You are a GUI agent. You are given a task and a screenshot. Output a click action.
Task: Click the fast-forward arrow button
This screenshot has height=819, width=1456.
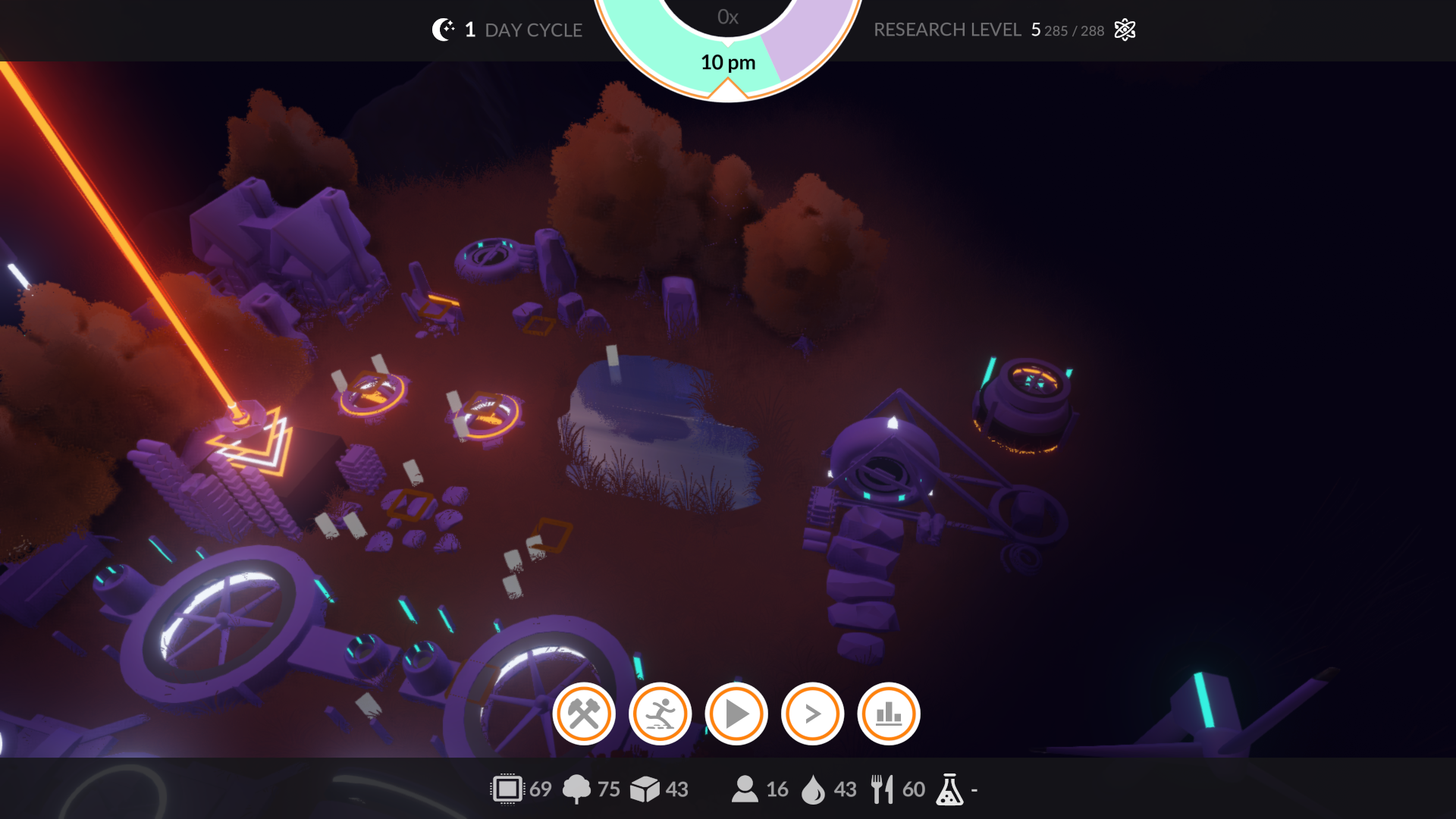pyautogui.click(x=812, y=714)
